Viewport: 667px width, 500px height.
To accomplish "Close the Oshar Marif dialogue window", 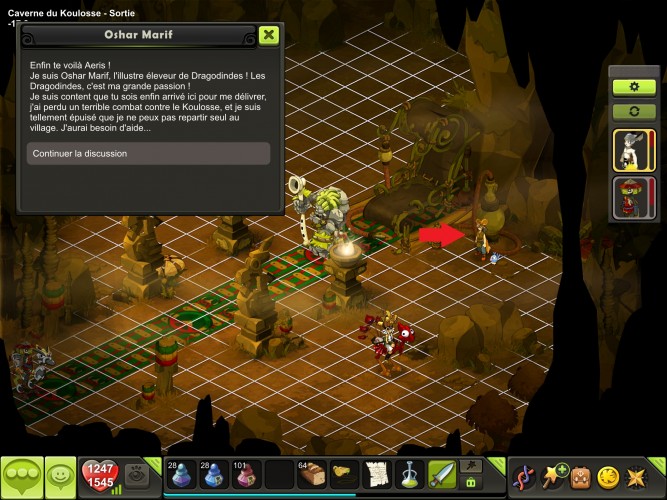I will pos(268,35).
